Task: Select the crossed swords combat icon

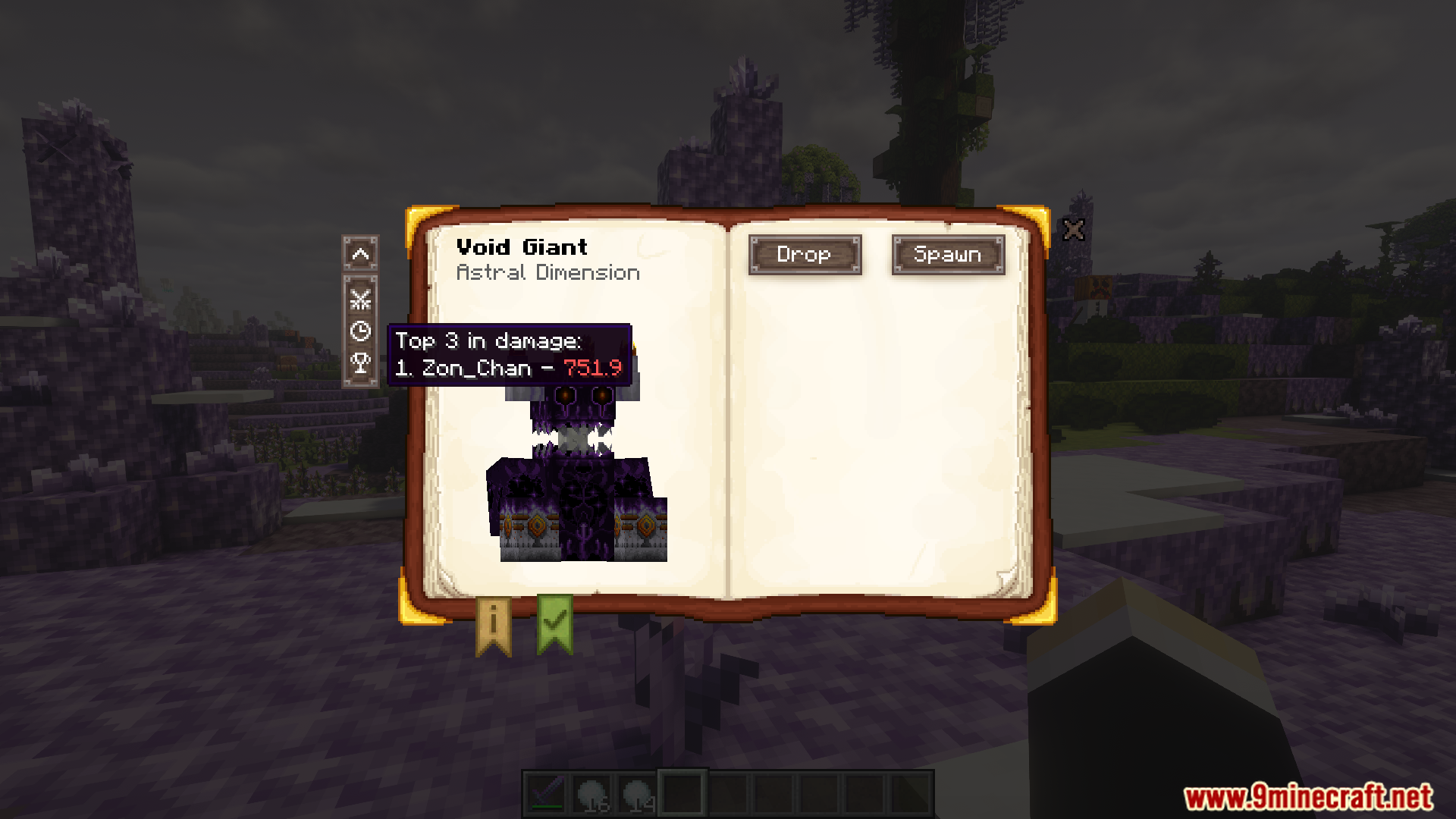Action: 360,299
